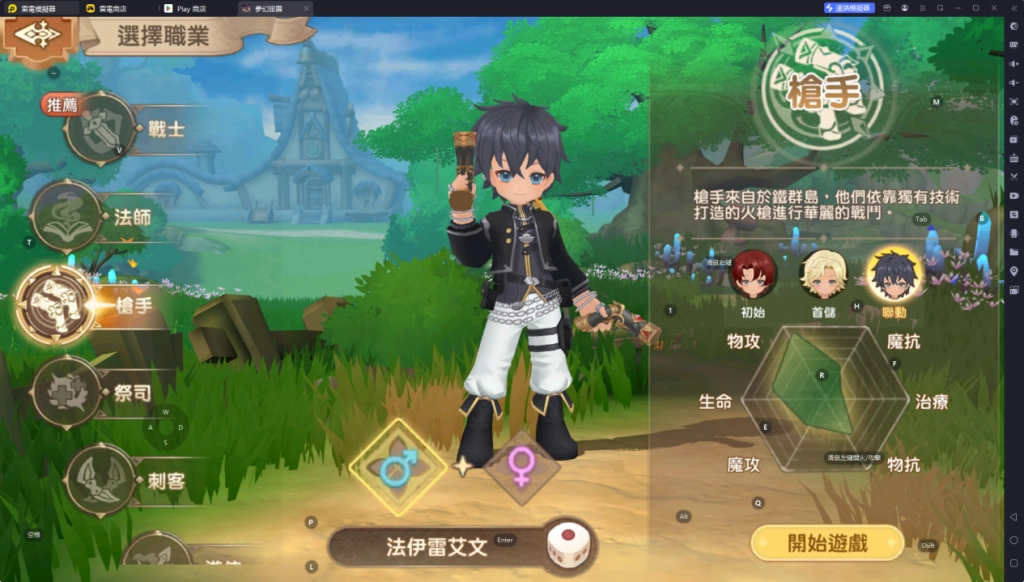Select the male gender symbol
Viewport: 1024px width, 582px height.
pyautogui.click(x=398, y=466)
